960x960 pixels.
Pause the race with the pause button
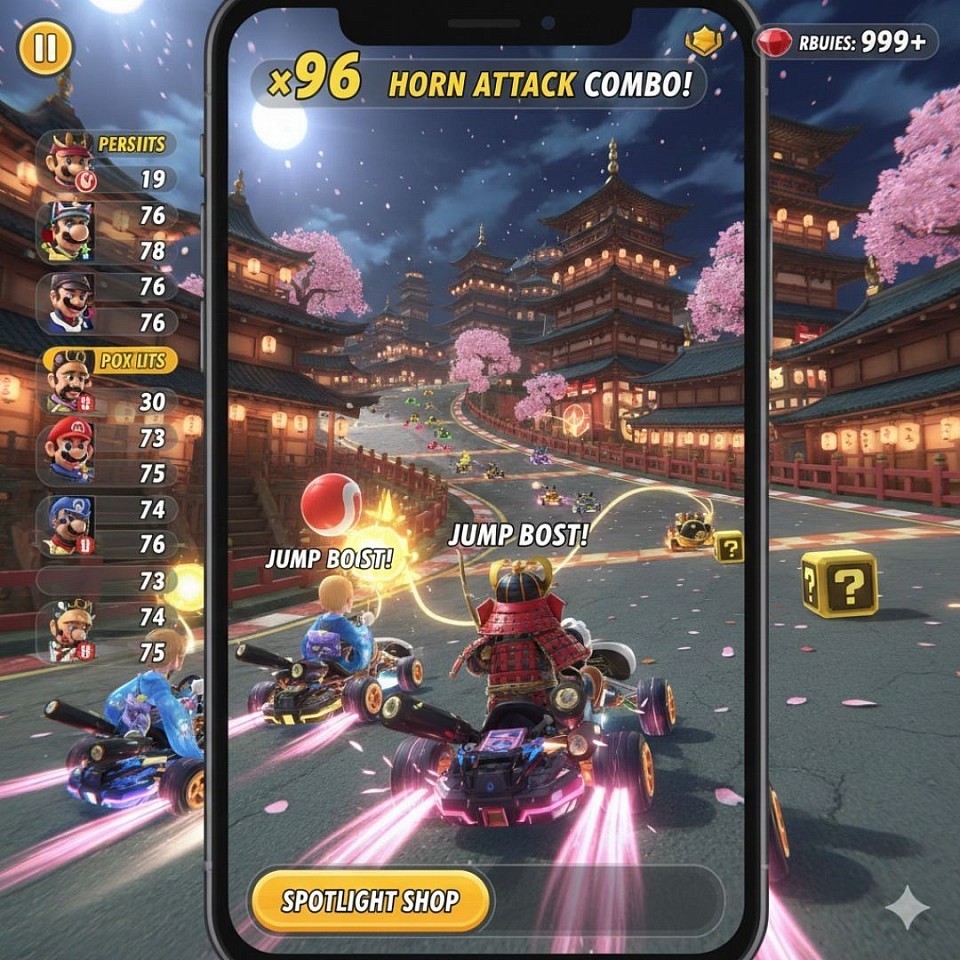45,48
